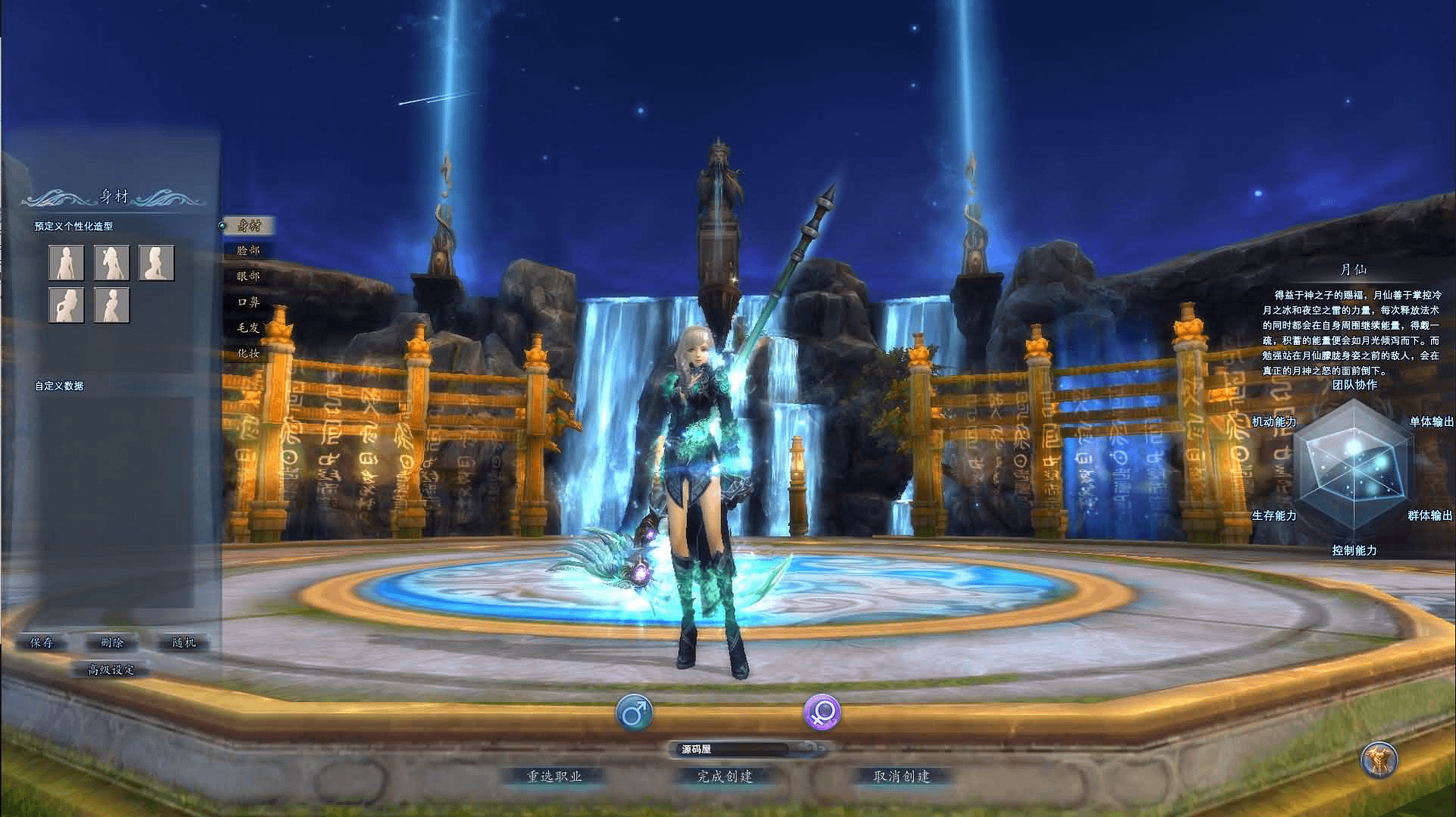This screenshot has width=1456, height=817.
Task: Choose the 口鼻 mouth and nose tab
Action: click(x=249, y=302)
